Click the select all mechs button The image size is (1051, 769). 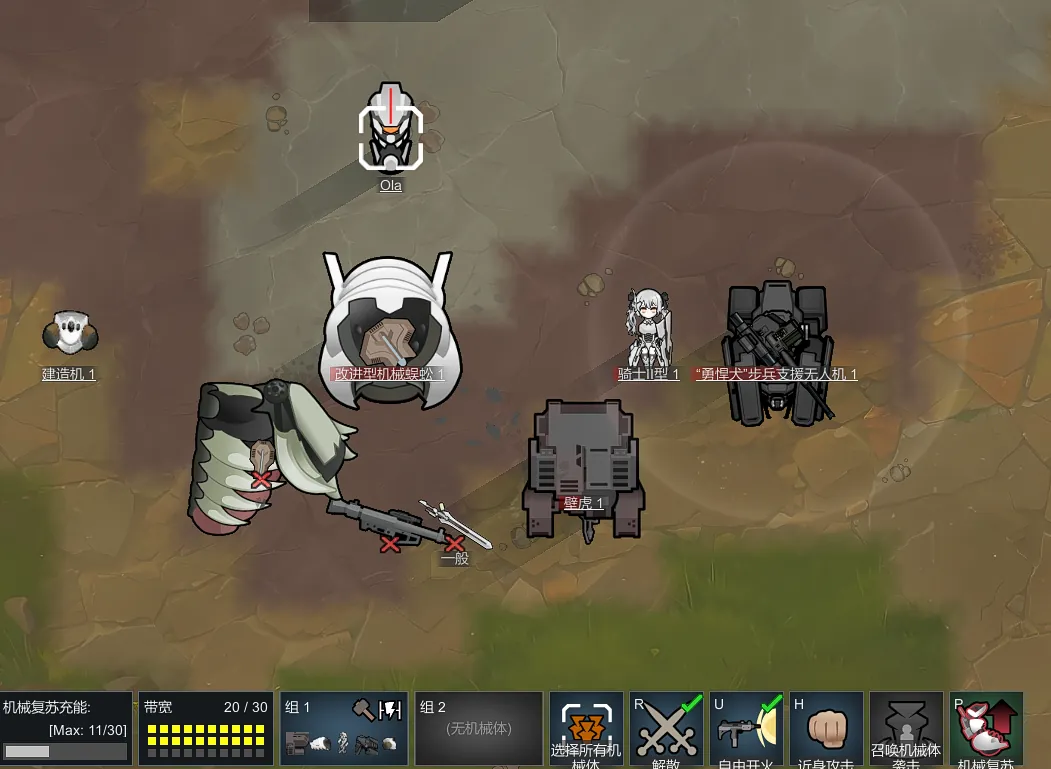(x=586, y=729)
